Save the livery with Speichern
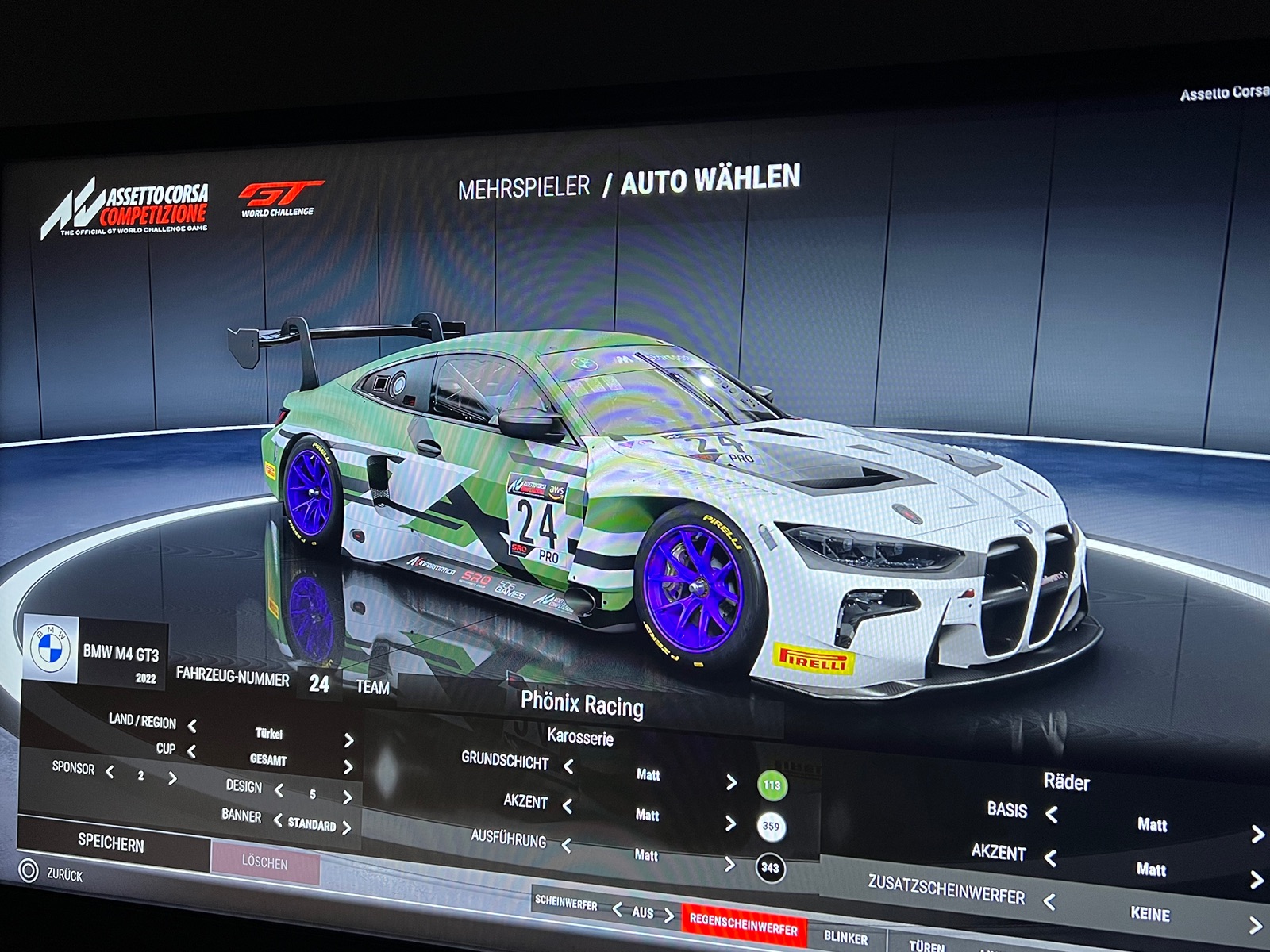 (x=111, y=843)
